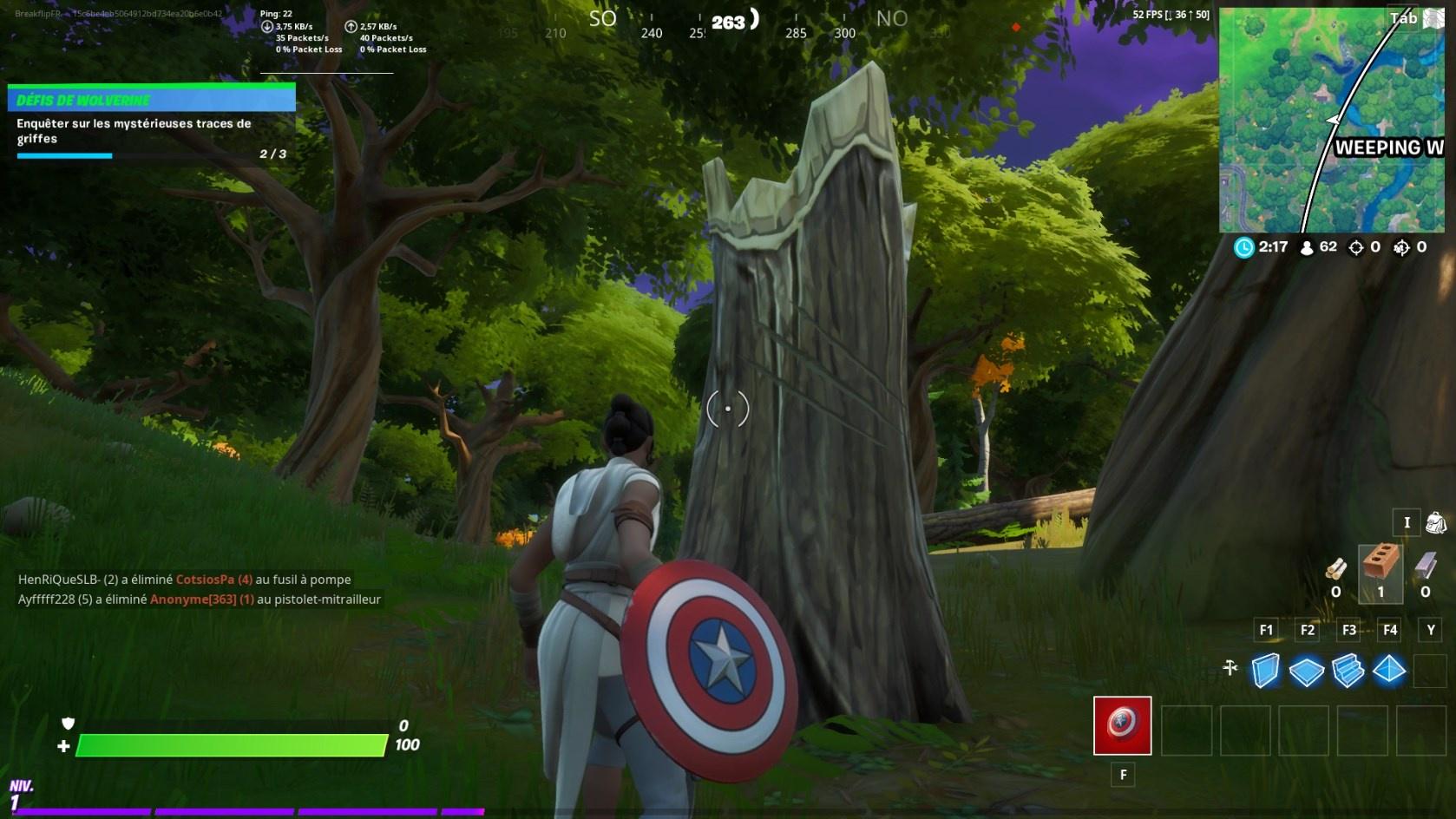Click the edit tool icon beside building pieces
The image size is (1456, 819).
pos(1230,669)
